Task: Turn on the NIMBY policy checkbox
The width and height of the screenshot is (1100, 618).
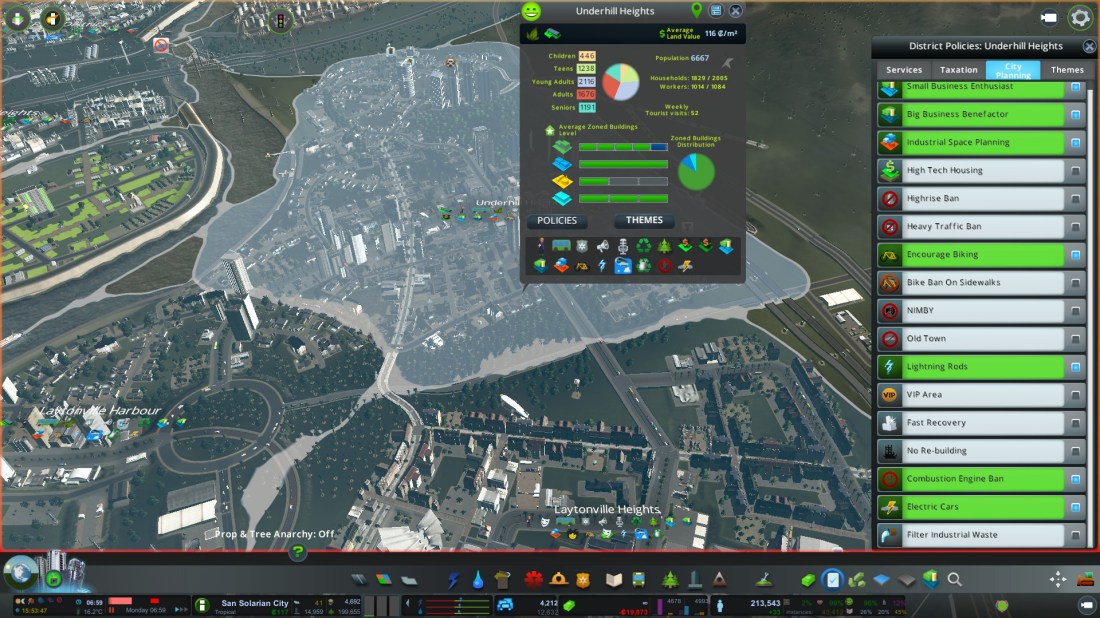Action: (x=1076, y=311)
